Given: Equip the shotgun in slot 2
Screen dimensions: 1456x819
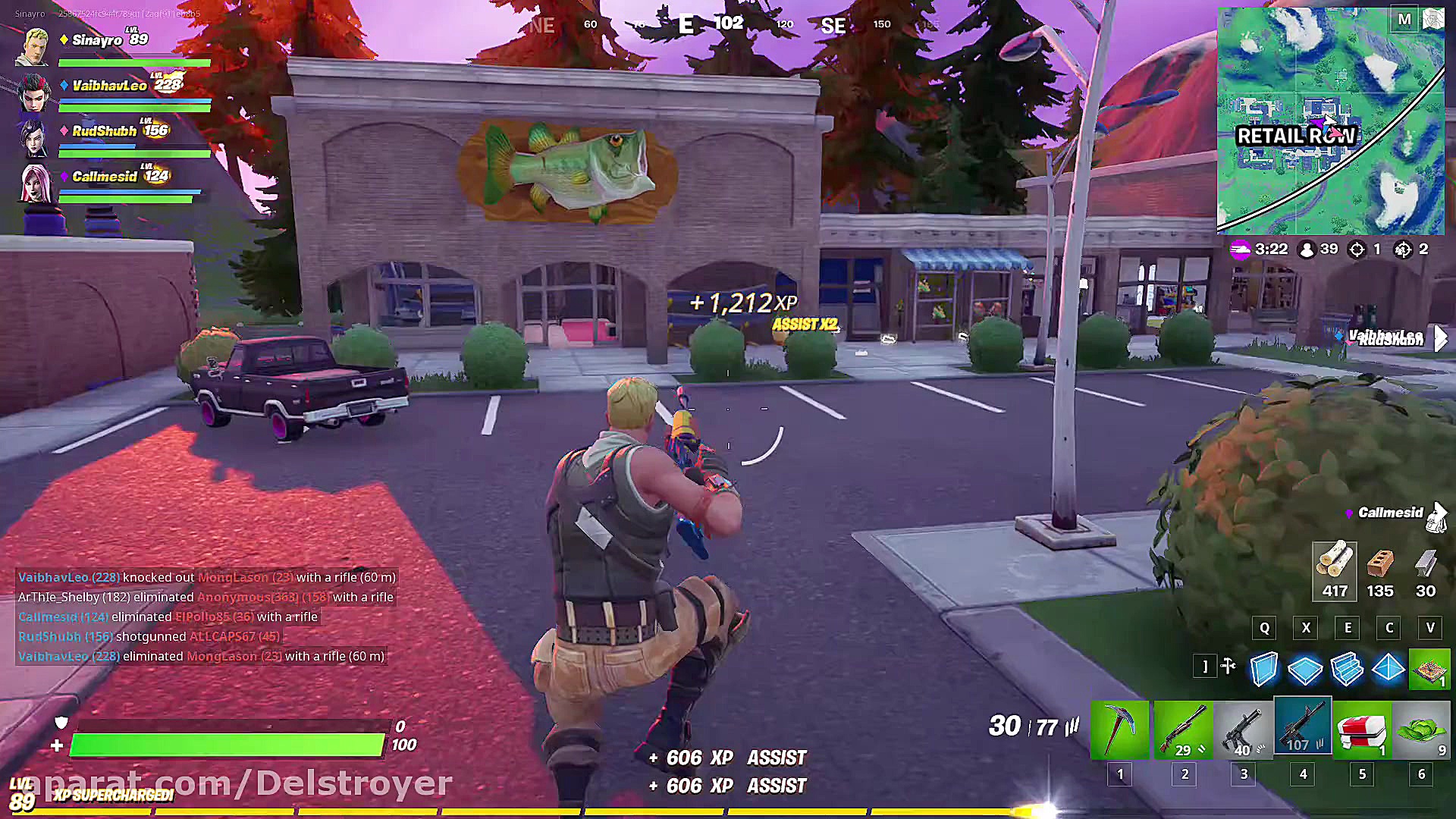Looking at the screenshot, I should [x=1184, y=728].
